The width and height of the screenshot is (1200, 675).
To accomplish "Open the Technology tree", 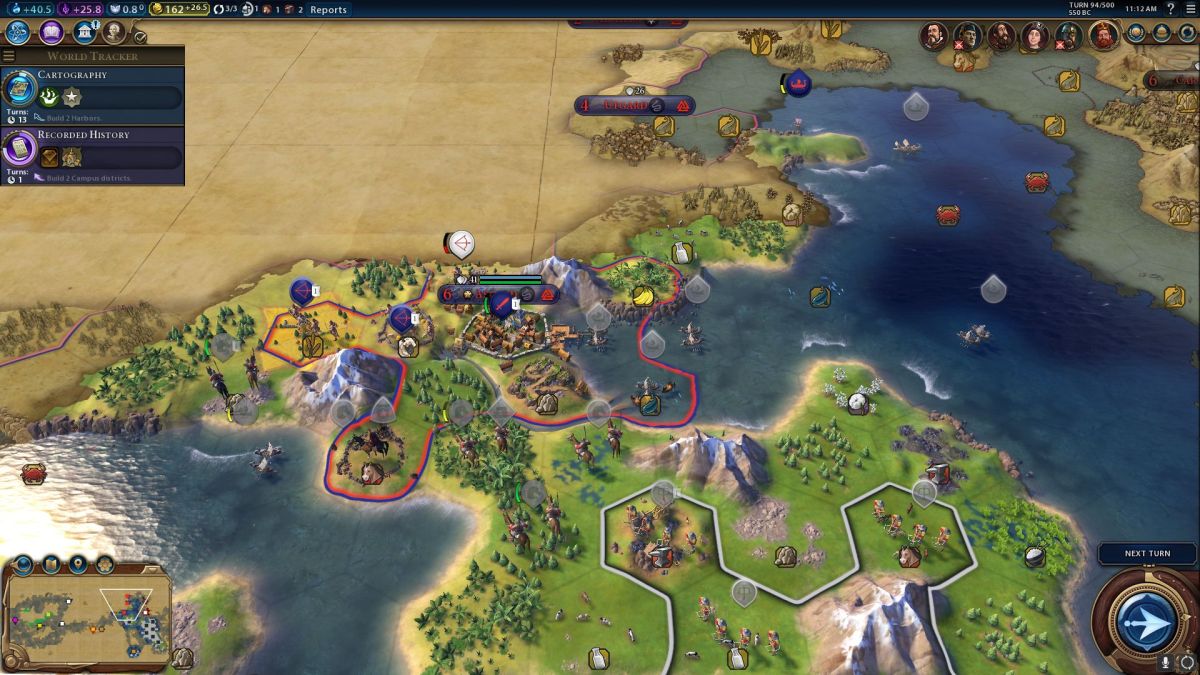I will tap(18, 33).
